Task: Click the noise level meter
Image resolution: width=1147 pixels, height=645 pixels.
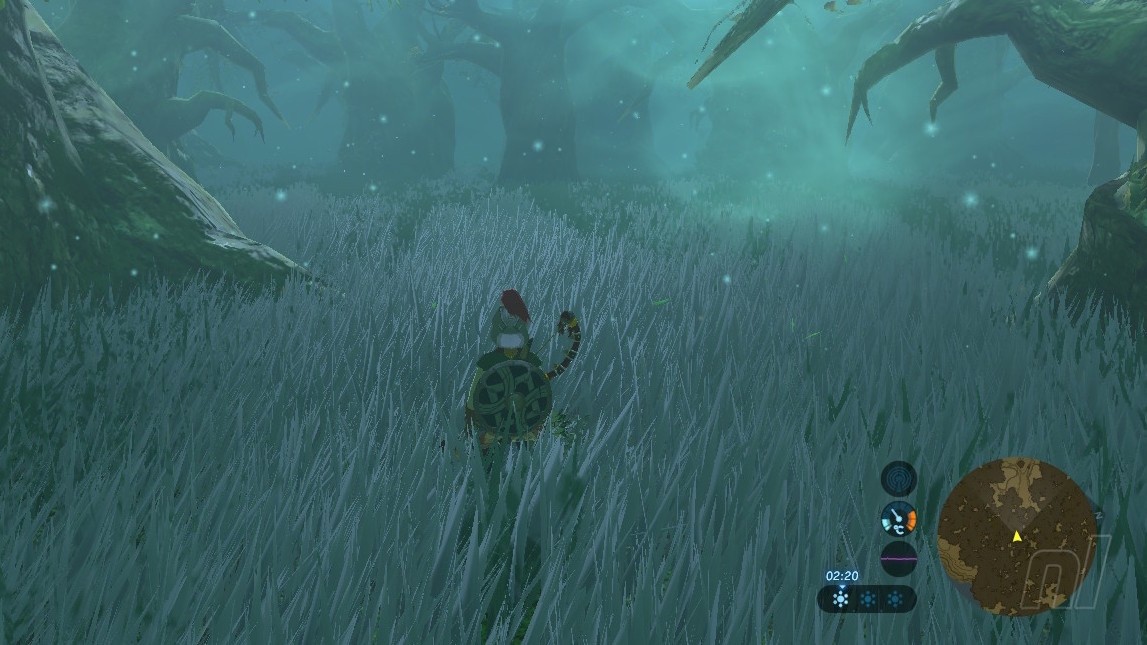Action: point(898,560)
